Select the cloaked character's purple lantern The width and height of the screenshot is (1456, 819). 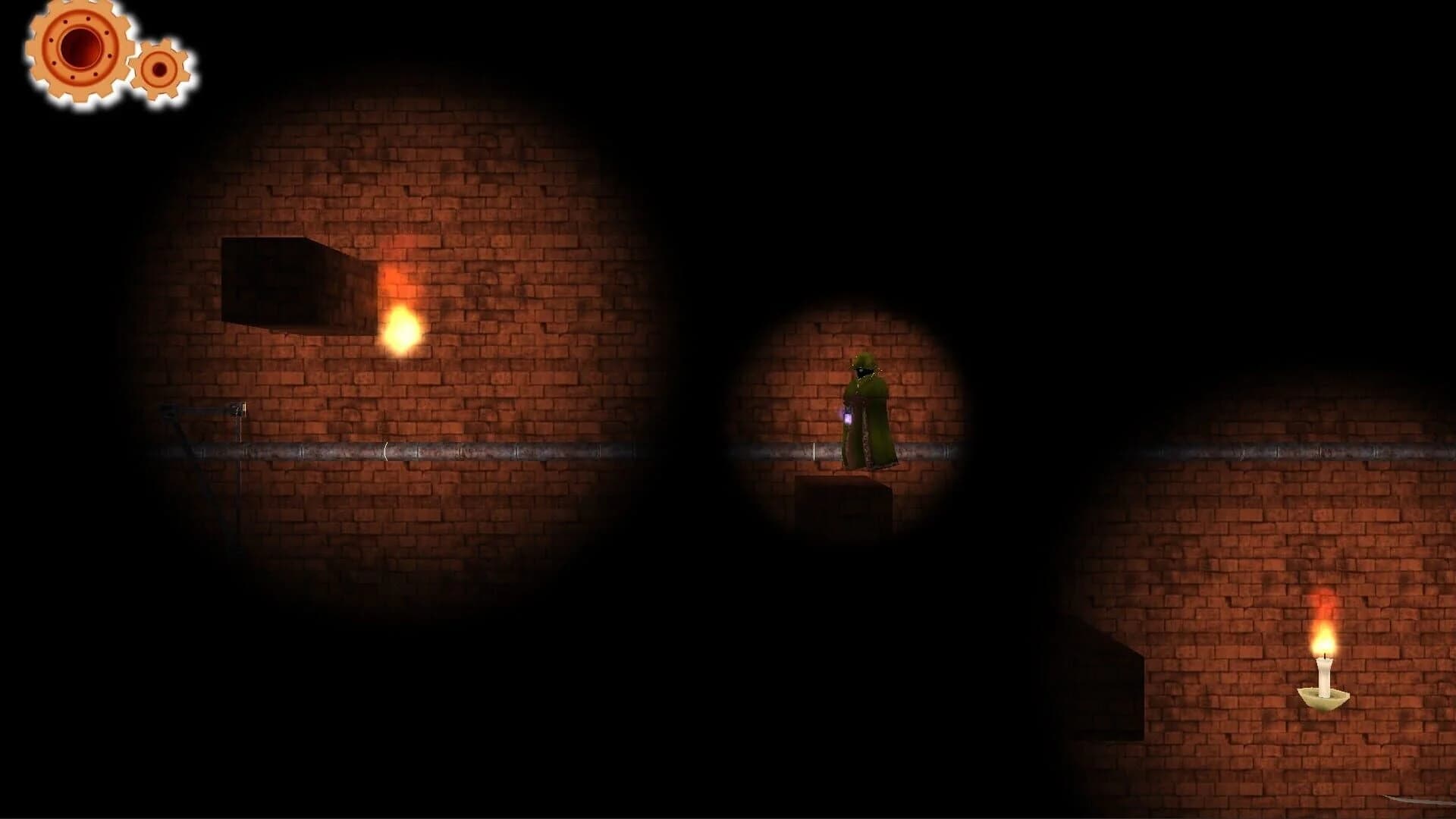coord(848,416)
